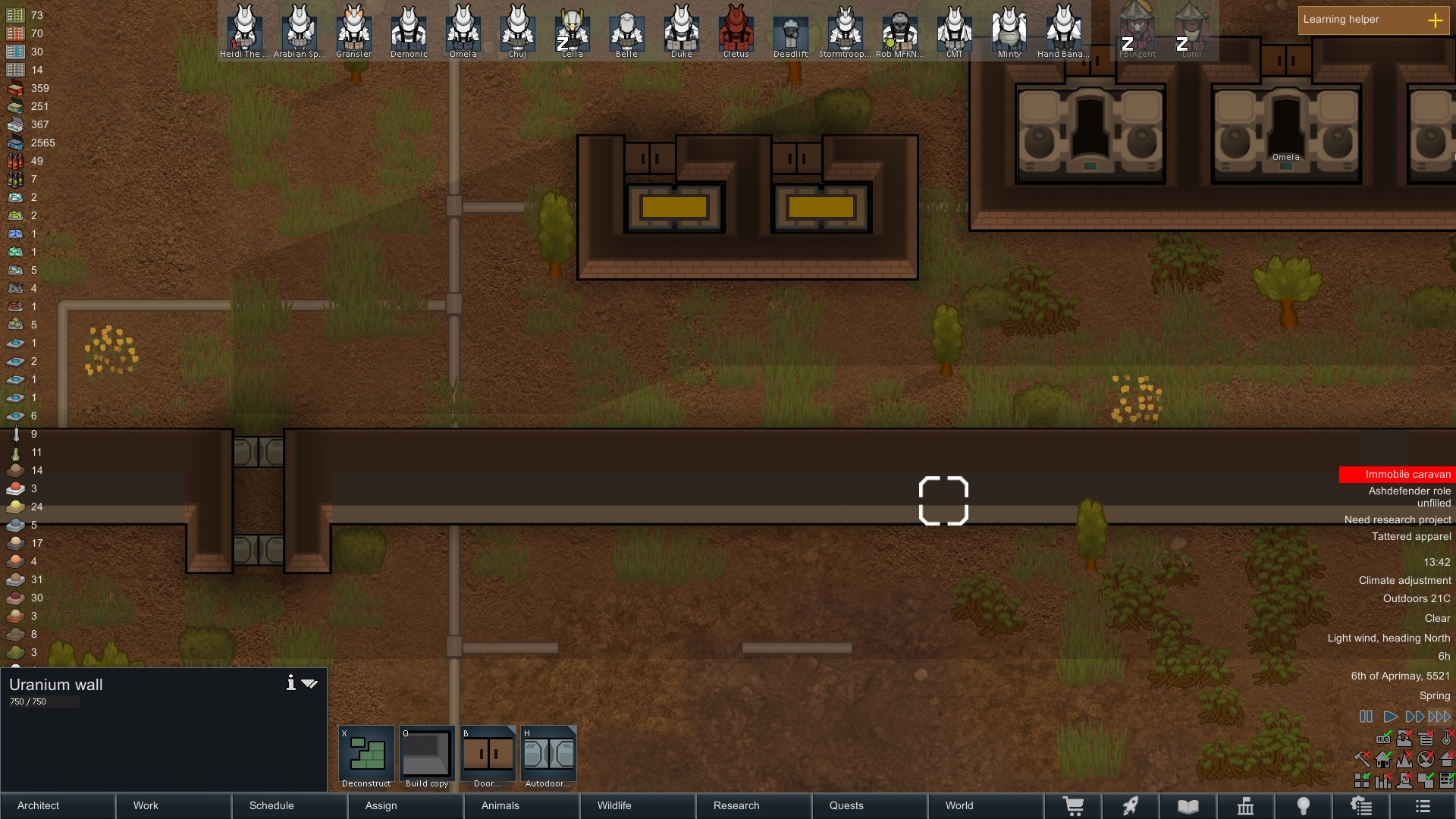Screen dimensions: 1456x819
Task: View the Quests tab
Action: coord(869,805)
